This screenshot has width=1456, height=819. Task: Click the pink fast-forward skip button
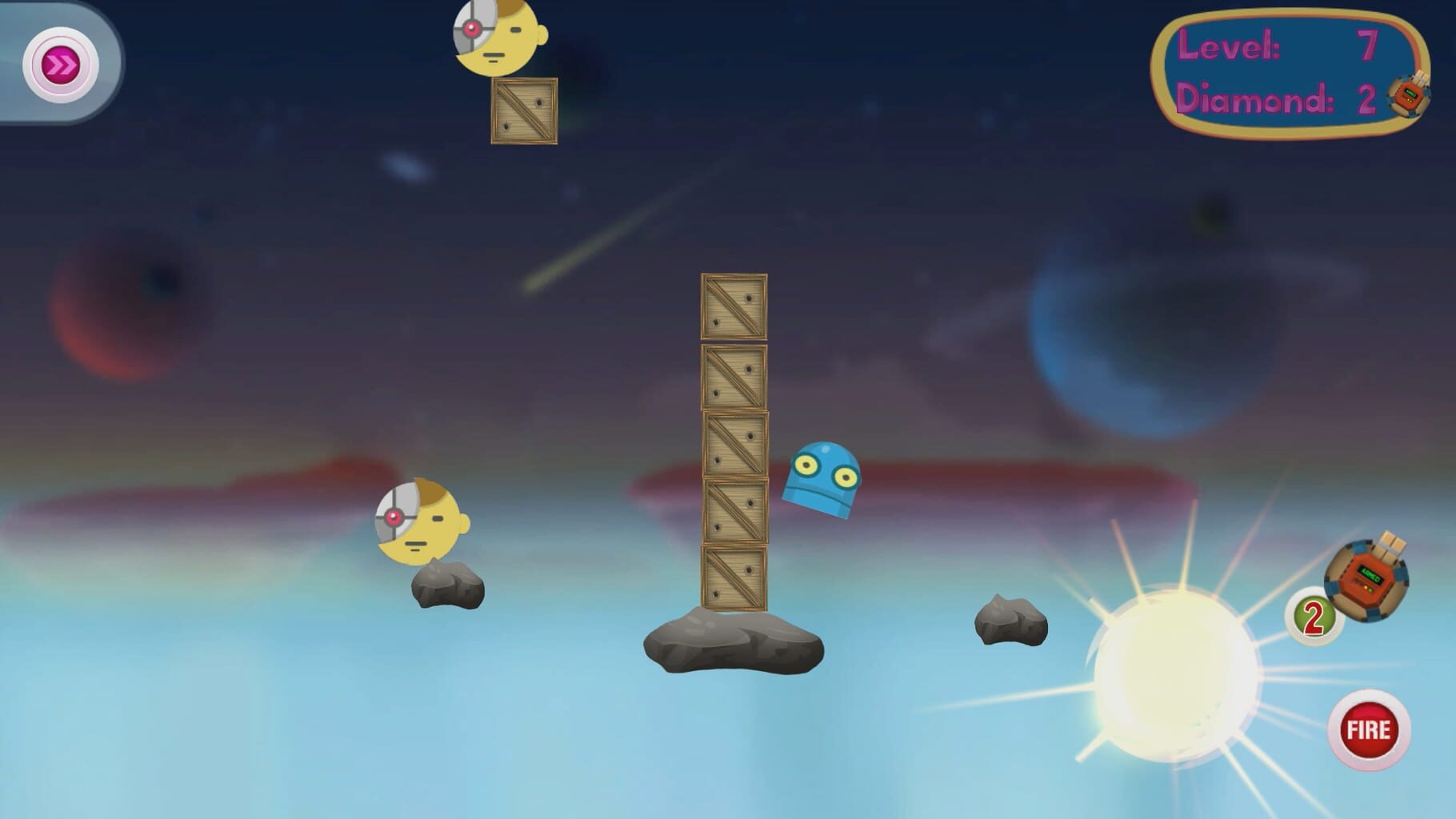coord(60,65)
